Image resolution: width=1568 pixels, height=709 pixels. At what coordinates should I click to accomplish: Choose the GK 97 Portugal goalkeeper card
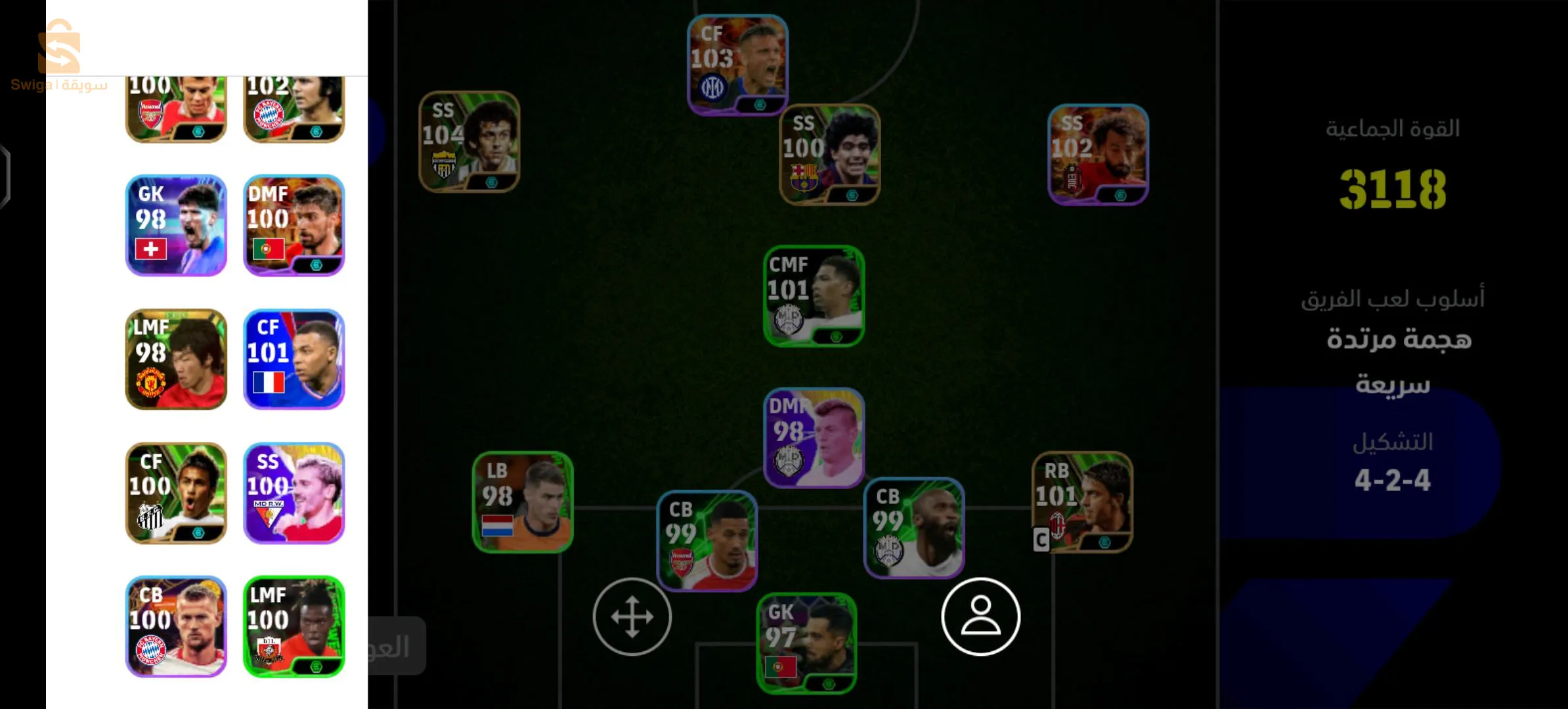pyautogui.click(x=806, y=643)
